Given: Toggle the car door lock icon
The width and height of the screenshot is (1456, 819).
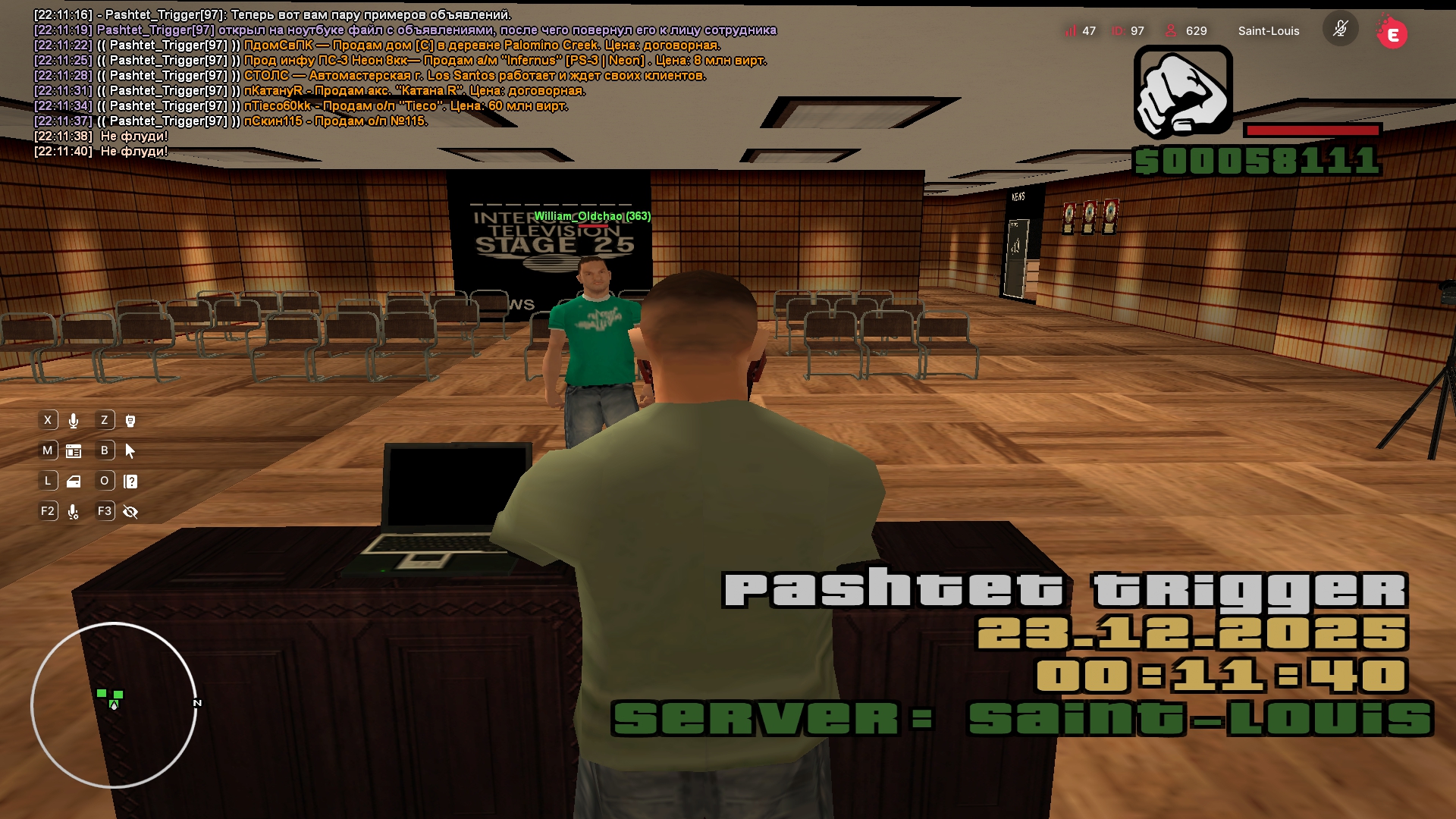Looking at the screenshot, I should [74, 482].
